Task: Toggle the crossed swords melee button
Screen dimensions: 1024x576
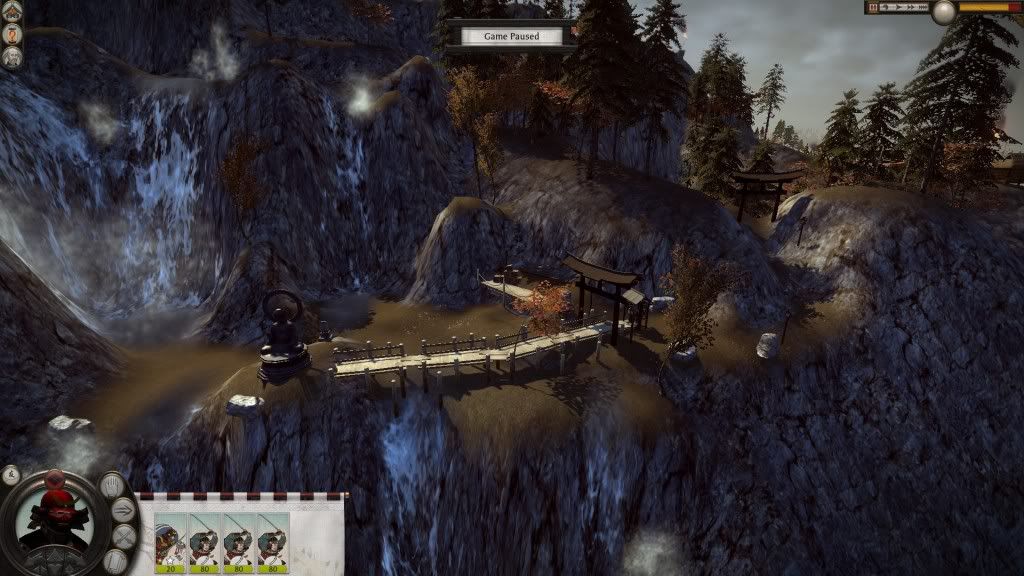Action: click(122, 537)
